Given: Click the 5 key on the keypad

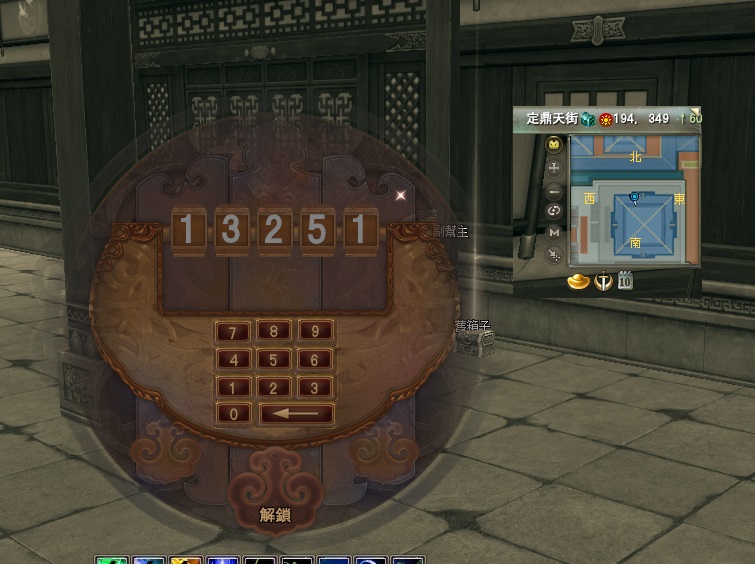Looking at the screenshot, I should [274, 360].
